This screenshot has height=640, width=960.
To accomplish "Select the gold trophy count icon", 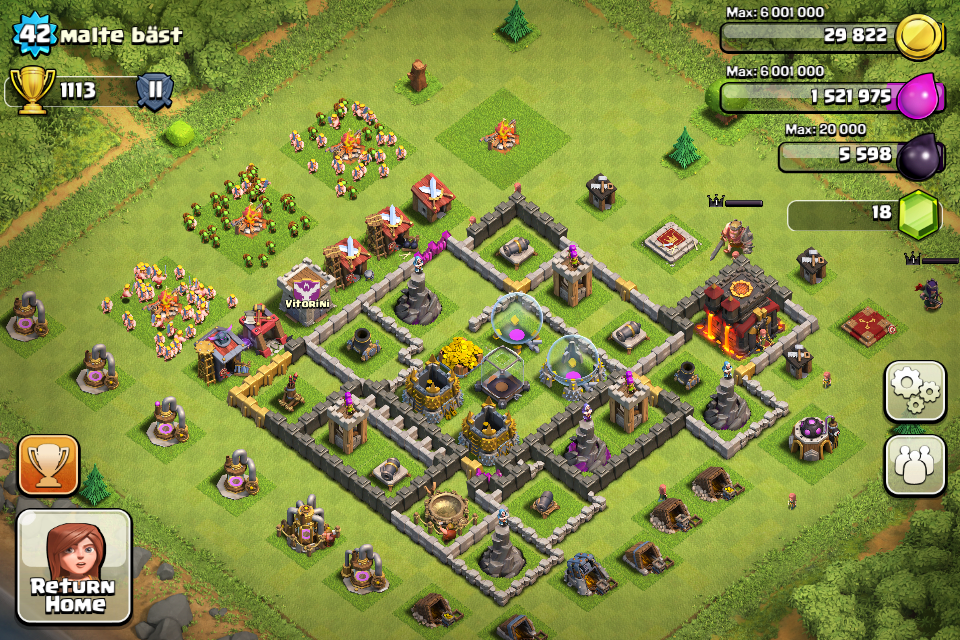I will tap(33, 91).
